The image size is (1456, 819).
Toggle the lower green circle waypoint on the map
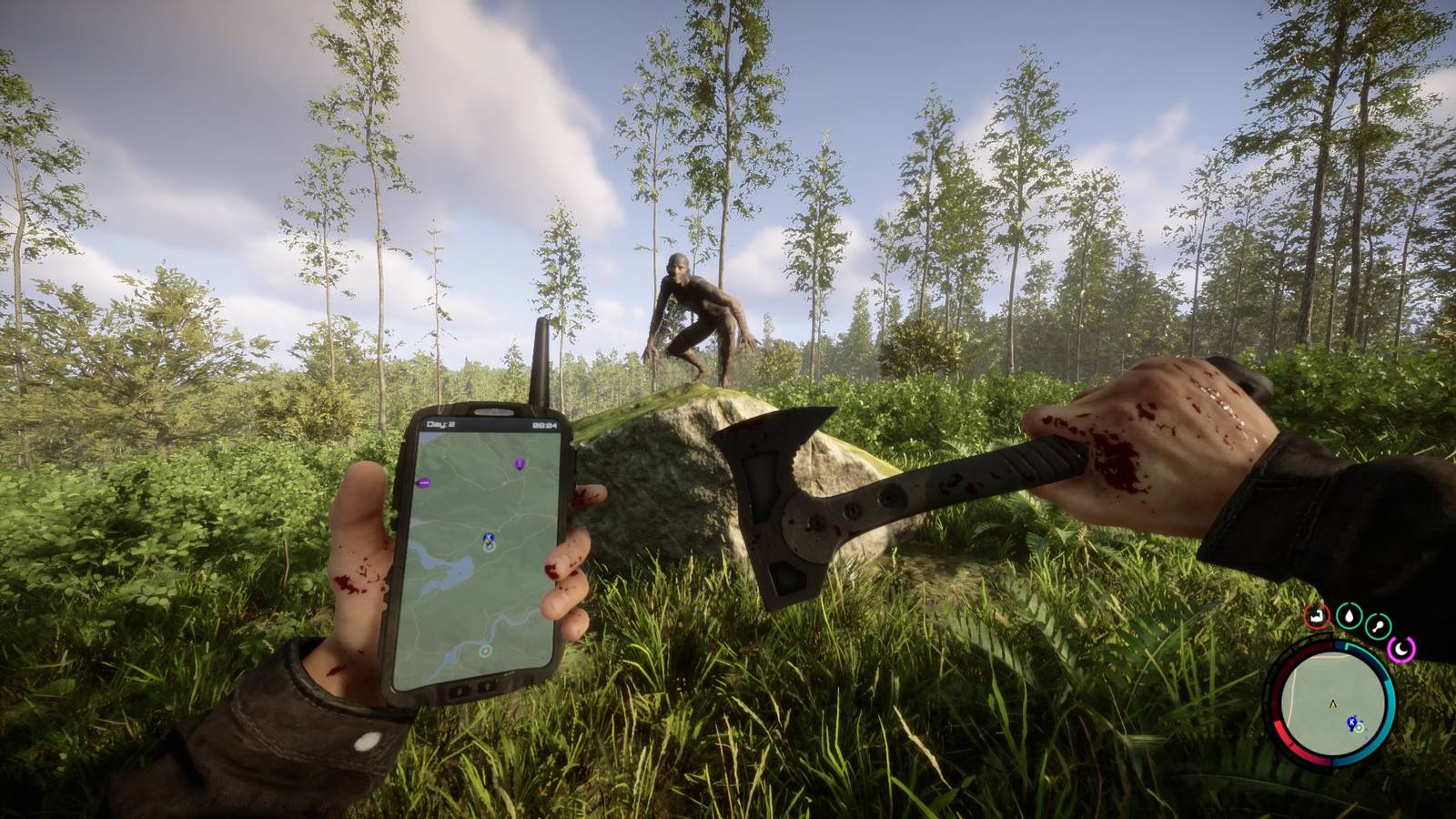click(x=485, y=650)
